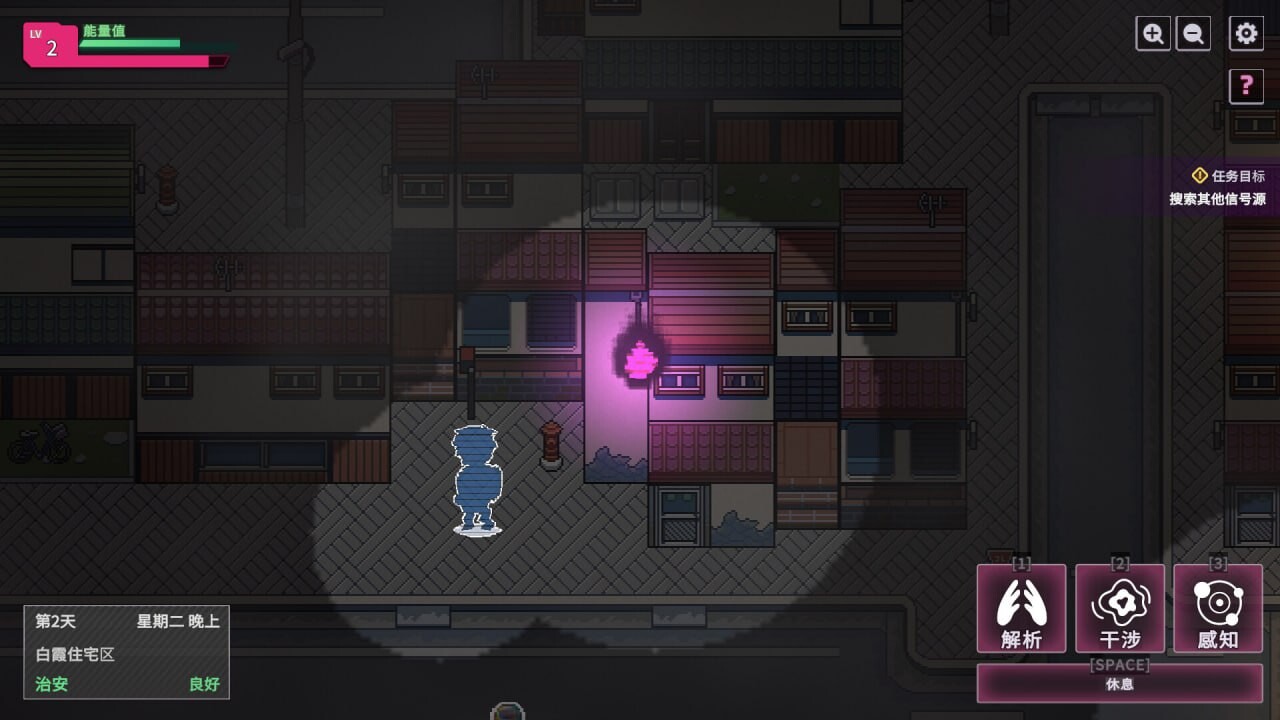Open the settings gear icon
The width and height of the screenshot is (1280, 720).
[1245, 33]
